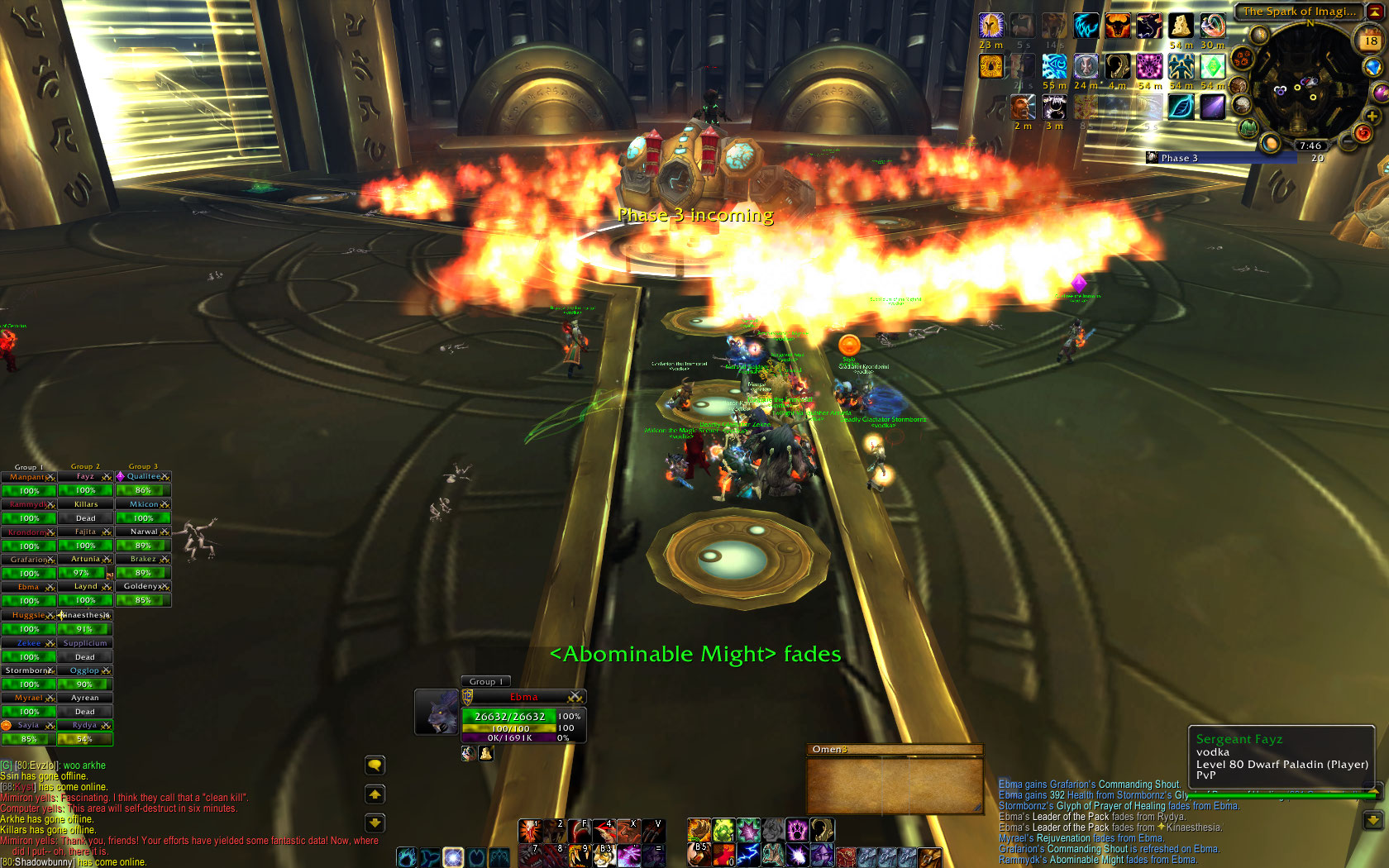Click the Omen3 threat meter title bar

[895, 749]
